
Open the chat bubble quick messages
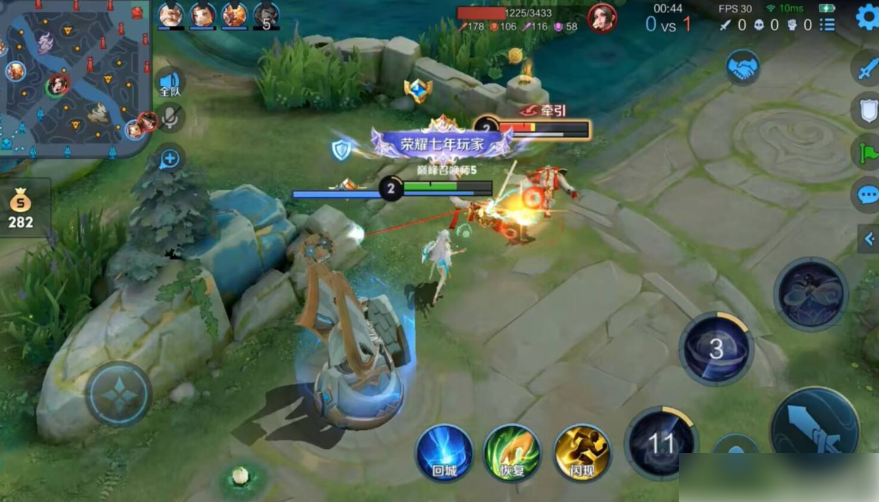pos(866,194)
